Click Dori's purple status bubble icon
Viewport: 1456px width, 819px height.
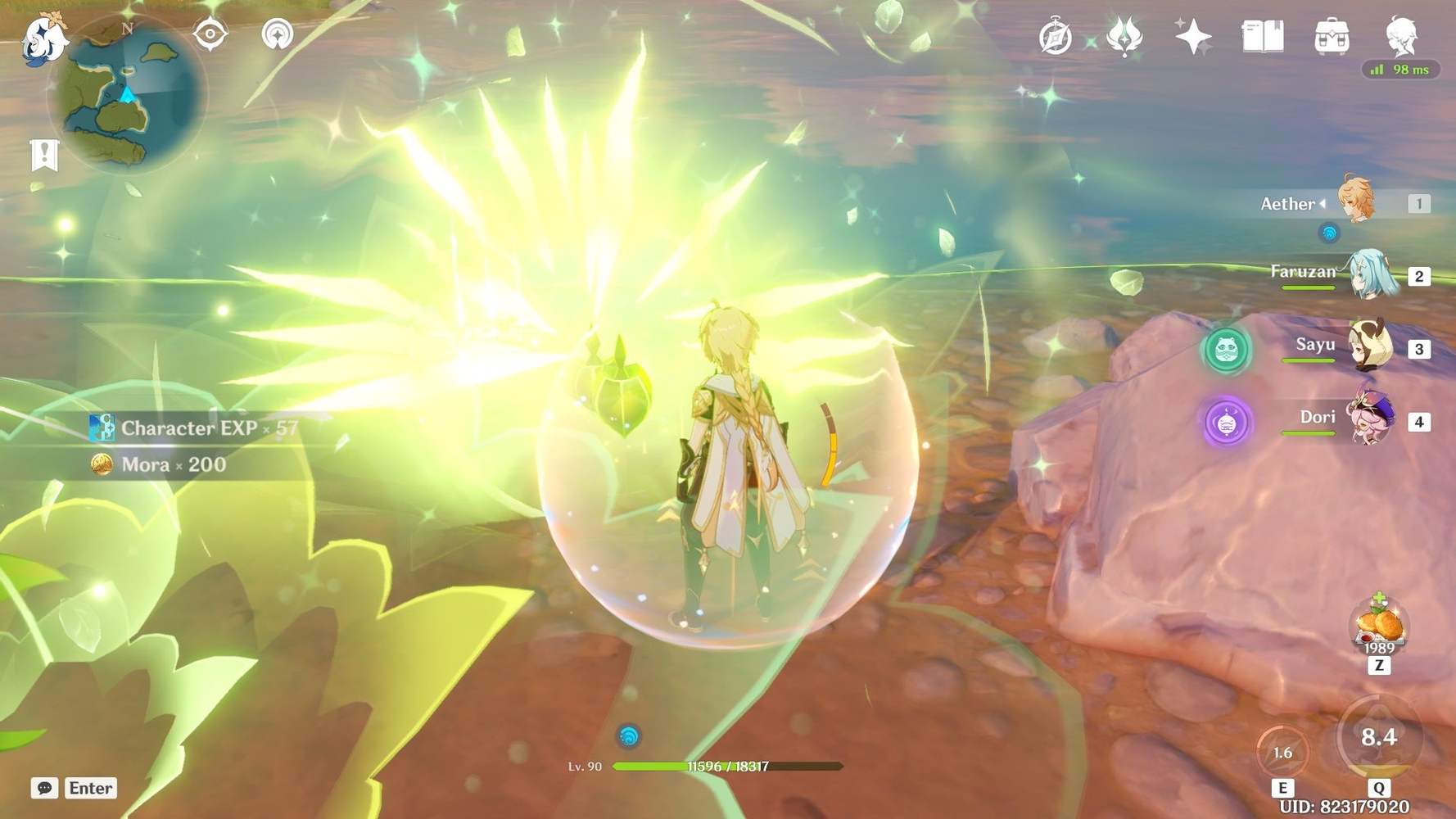pyautogui.click(x=1228, y=420)
